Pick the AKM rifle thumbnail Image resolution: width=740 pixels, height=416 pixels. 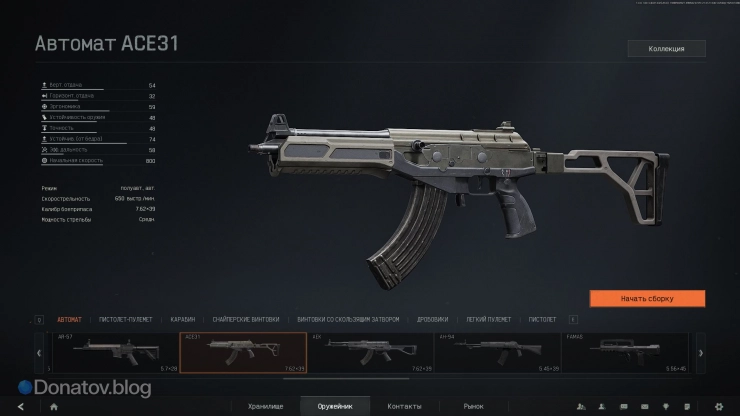click(371, 352)
